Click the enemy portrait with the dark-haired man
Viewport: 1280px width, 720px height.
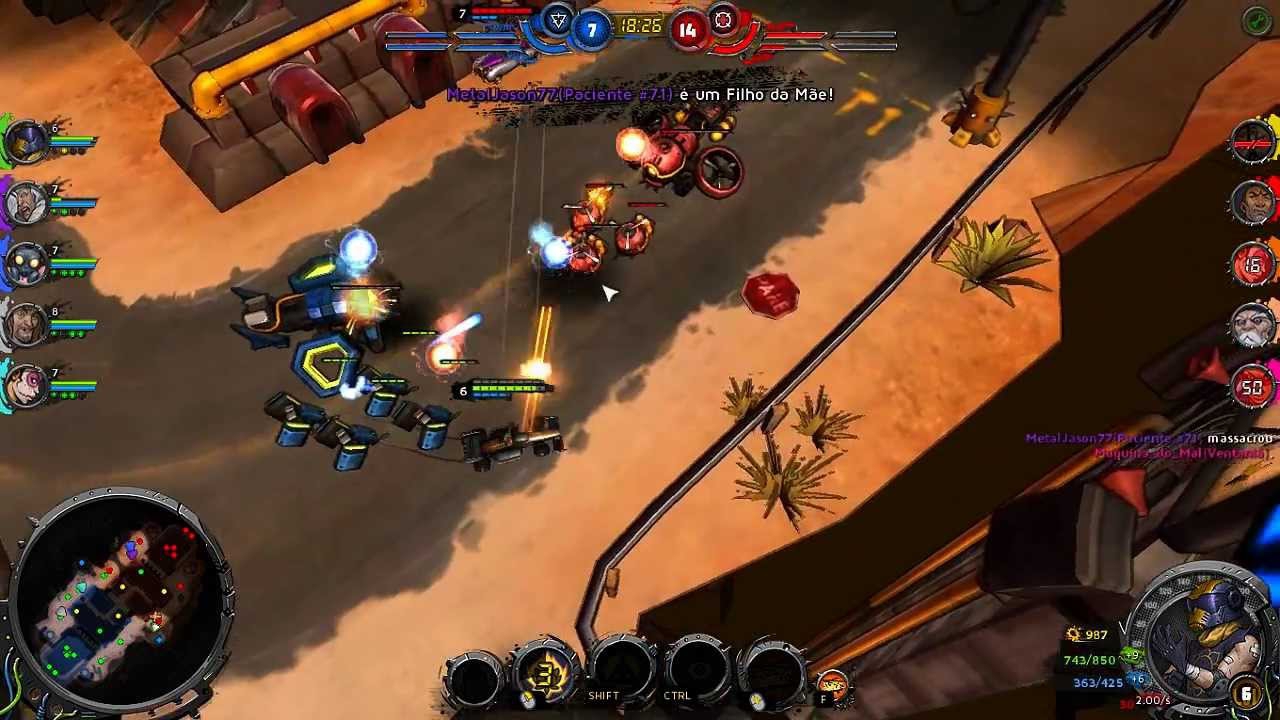click(x=1254, y=203)
